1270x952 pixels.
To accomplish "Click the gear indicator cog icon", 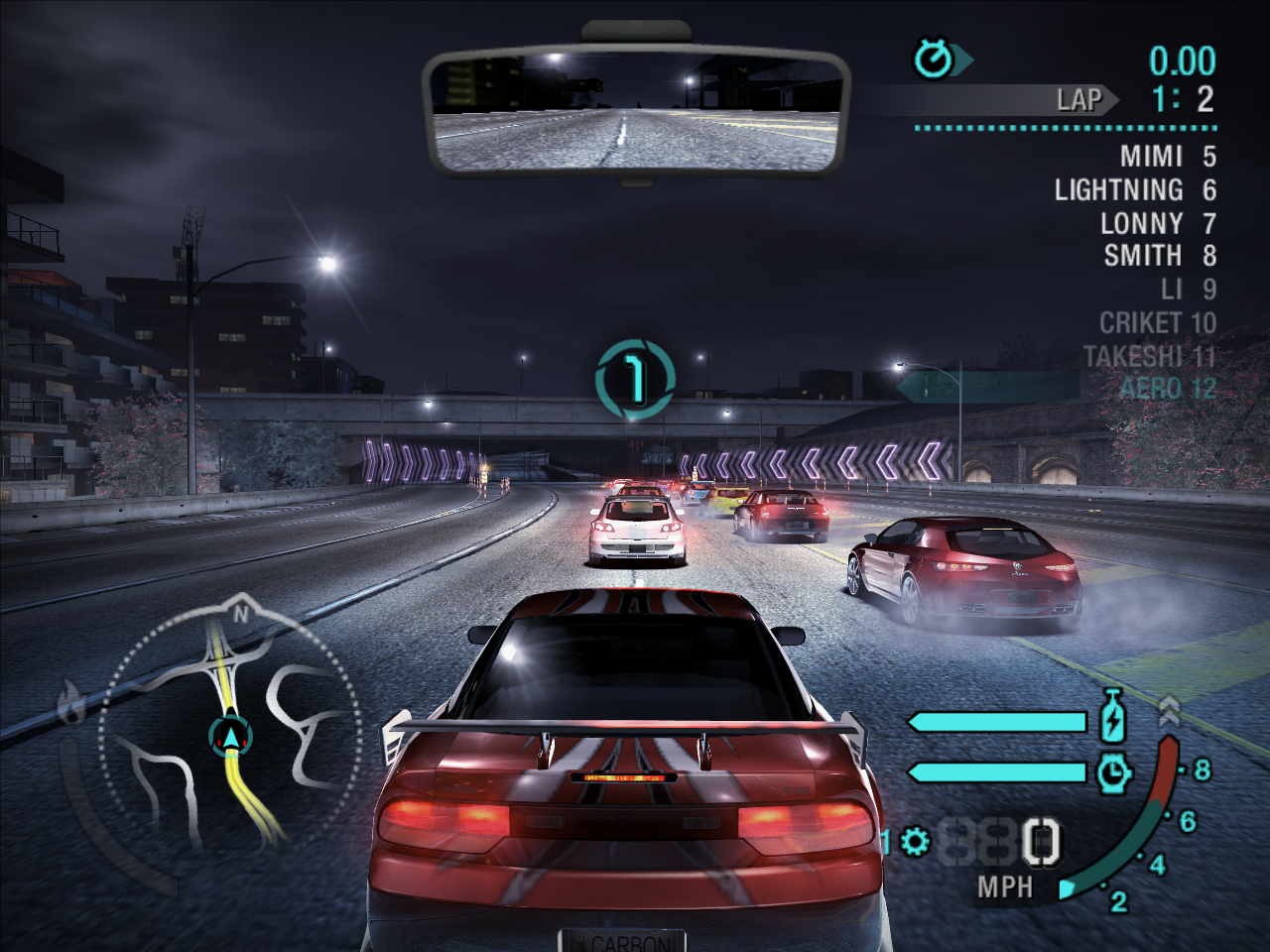I will [x=915, y=843].
